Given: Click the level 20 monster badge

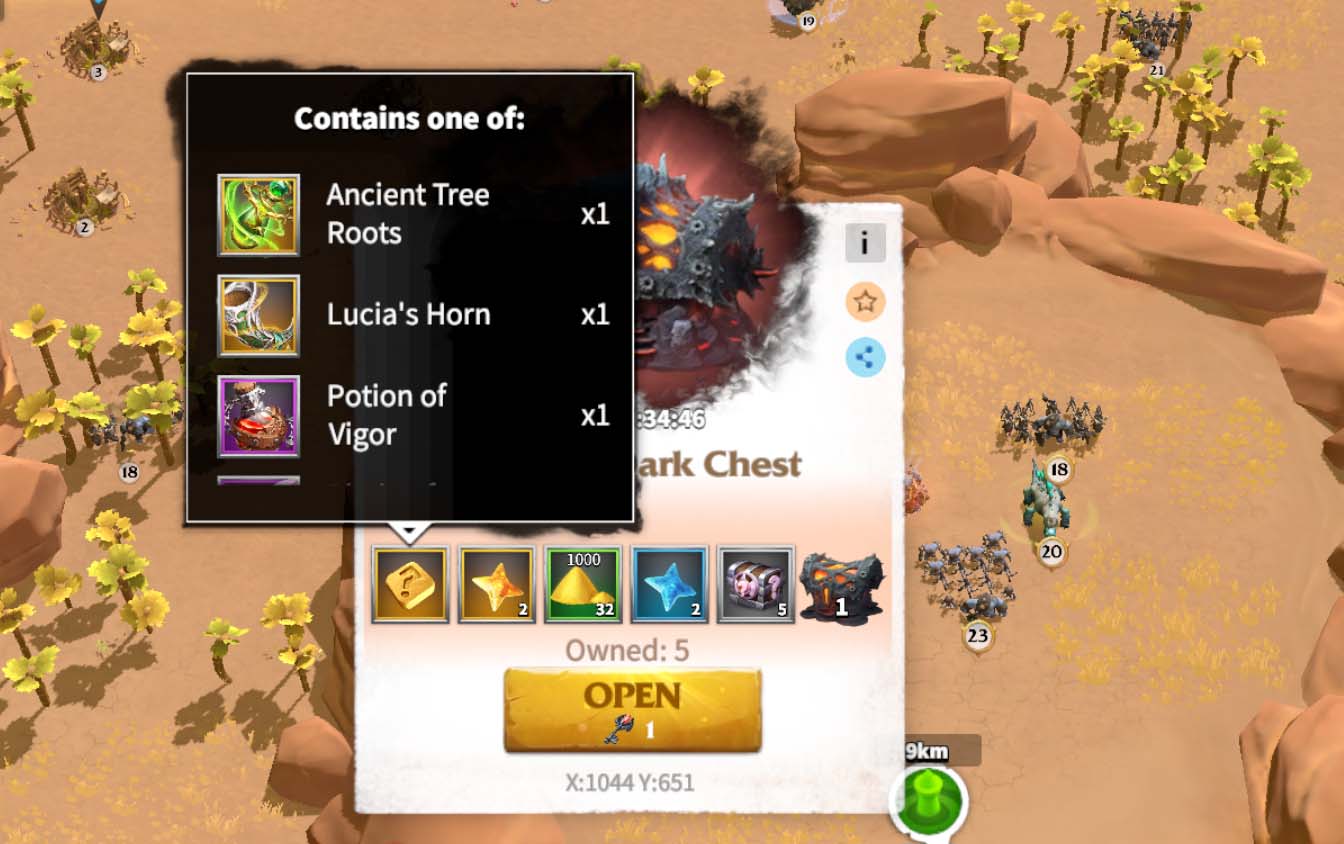Looking at the screenshot, I should click(x=1051, y=553).
